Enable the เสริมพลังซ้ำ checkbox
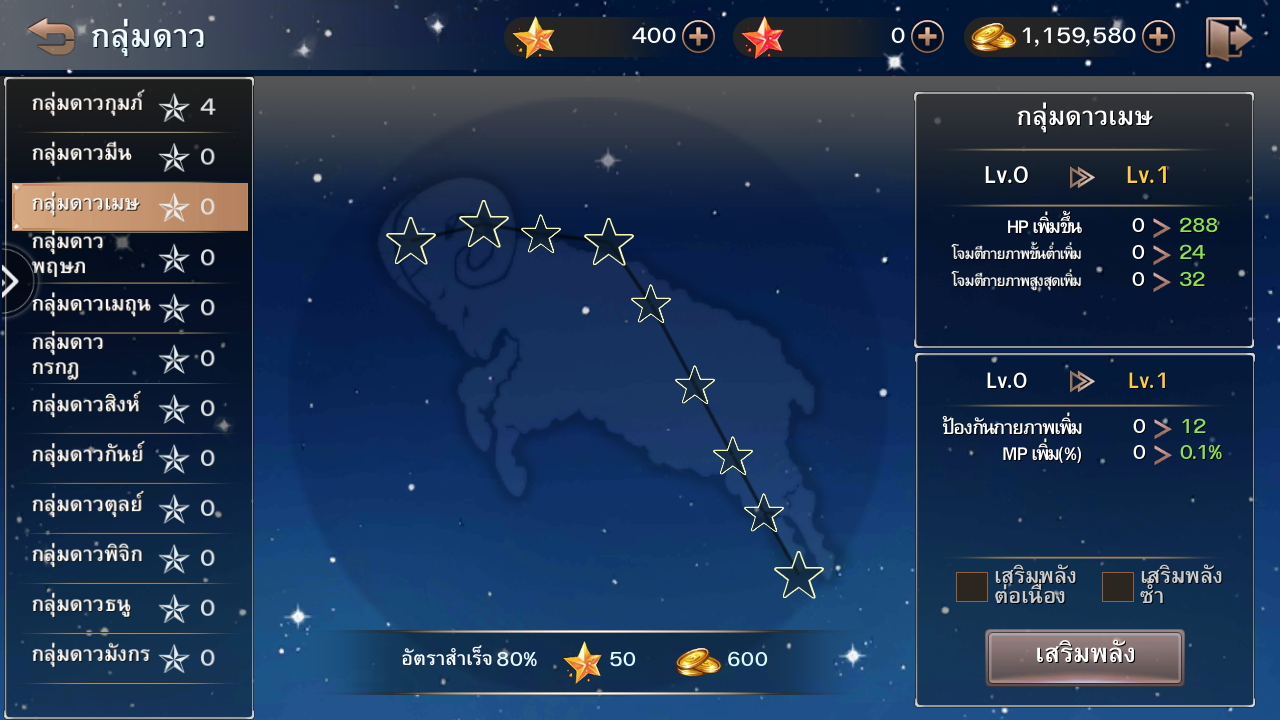 (1117, 587)
